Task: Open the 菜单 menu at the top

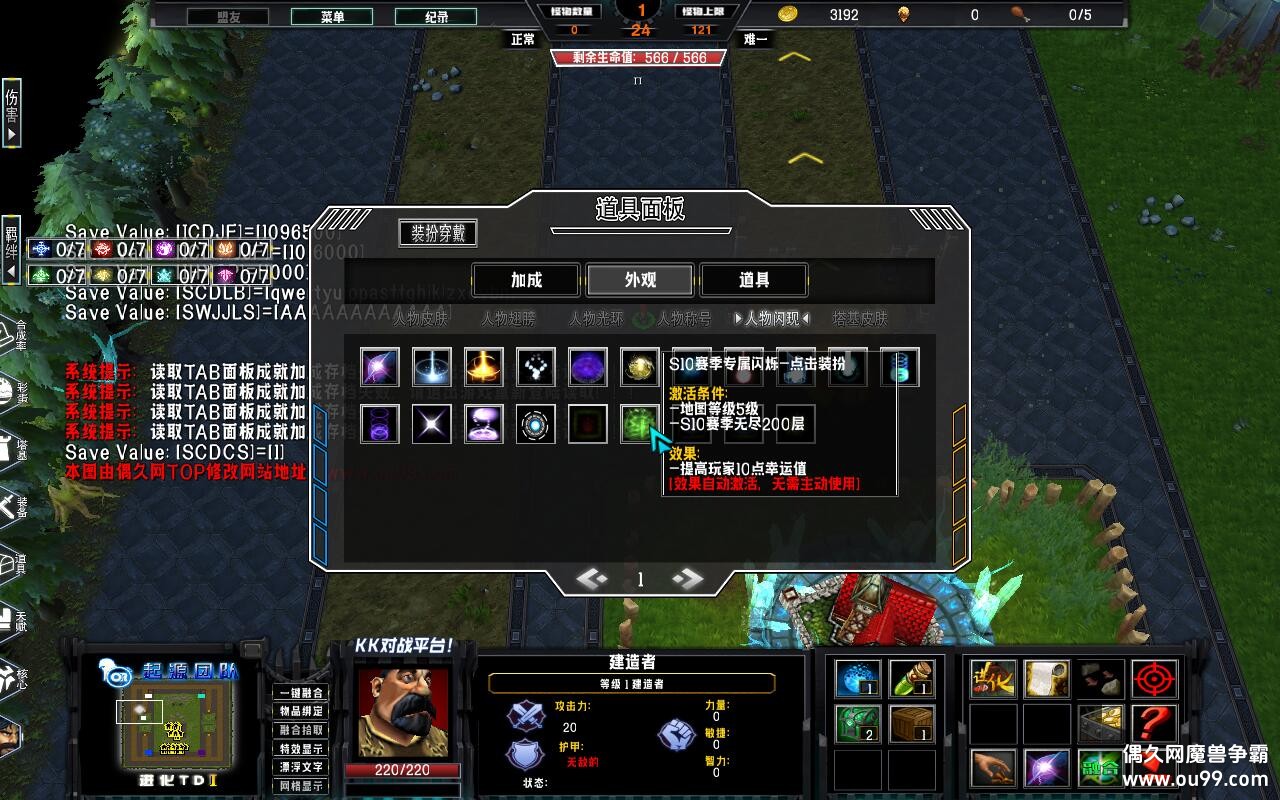Action: click(x=333, y=16)
